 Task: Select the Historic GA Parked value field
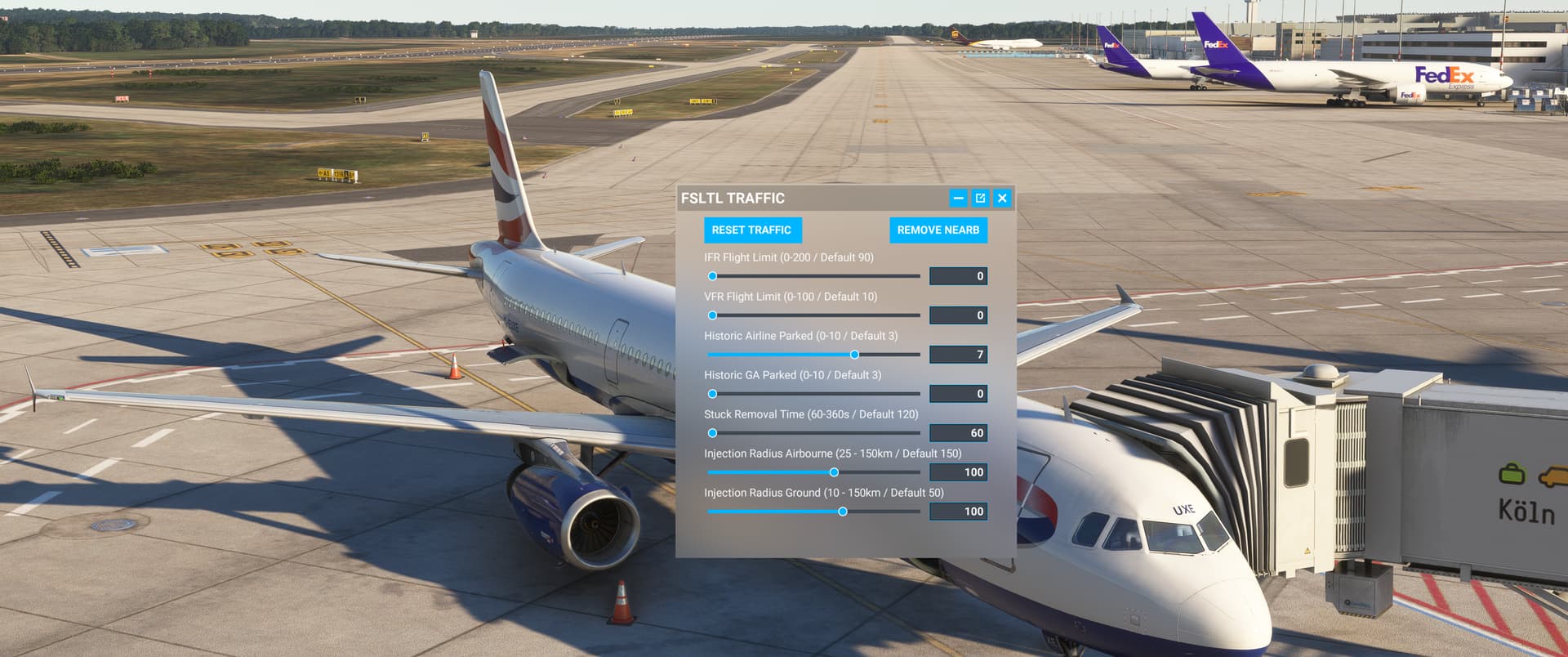958,394
